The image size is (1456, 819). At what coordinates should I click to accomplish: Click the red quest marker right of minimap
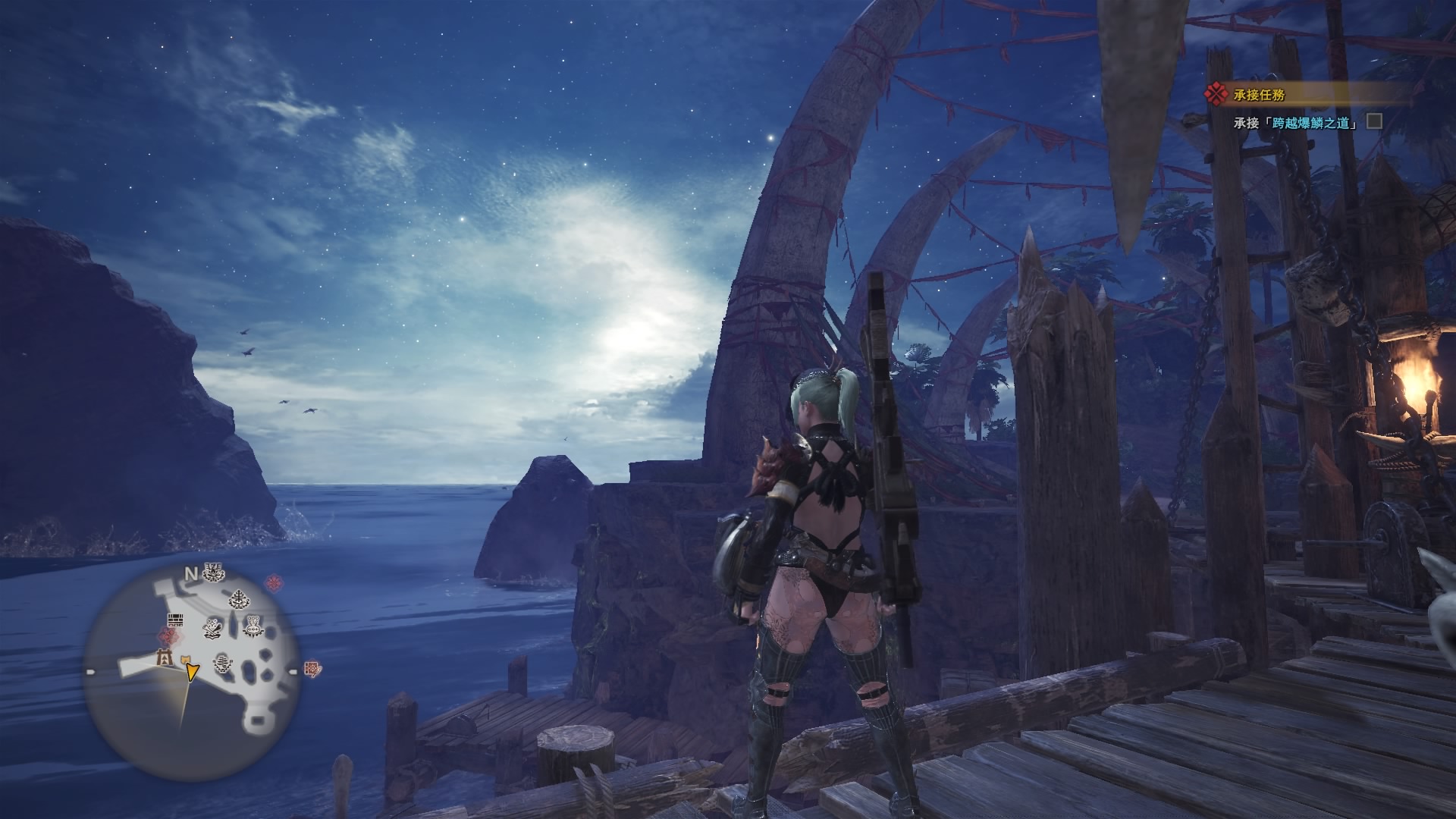point(274,582)
